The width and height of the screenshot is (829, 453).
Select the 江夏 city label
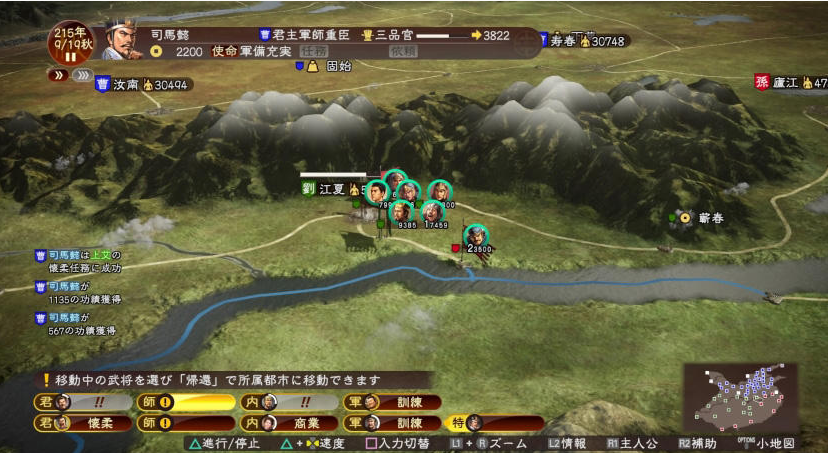[x=331, y=187]
